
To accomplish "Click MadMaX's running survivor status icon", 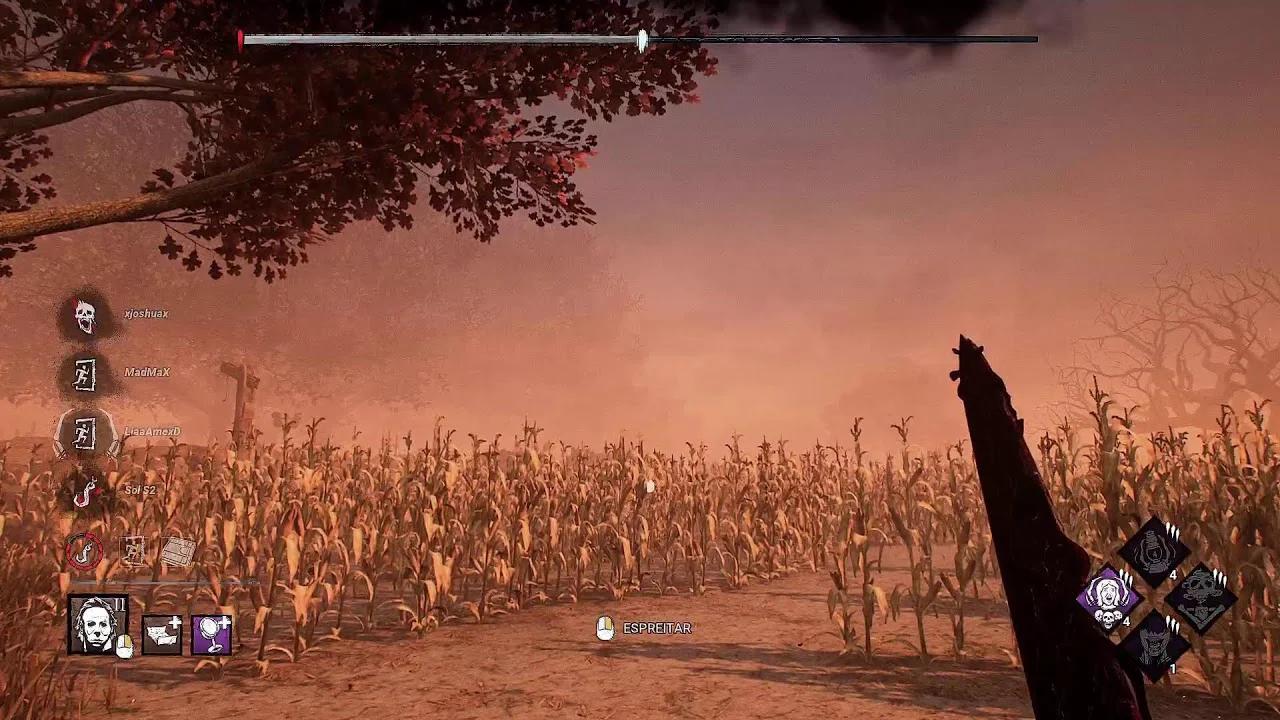I will coord(83,371).
